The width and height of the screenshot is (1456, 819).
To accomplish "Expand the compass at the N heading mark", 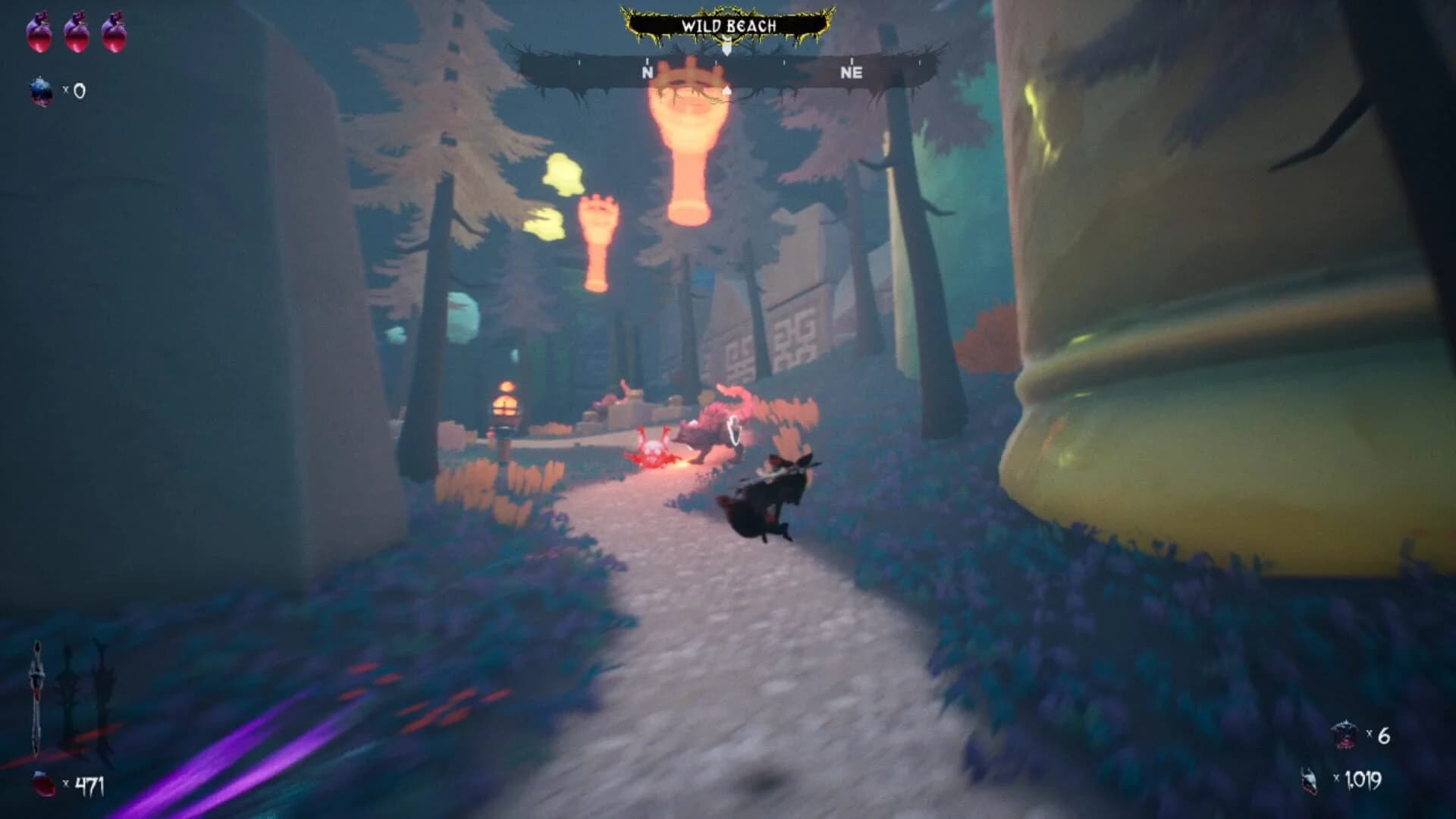I will (x=647, y=73).
